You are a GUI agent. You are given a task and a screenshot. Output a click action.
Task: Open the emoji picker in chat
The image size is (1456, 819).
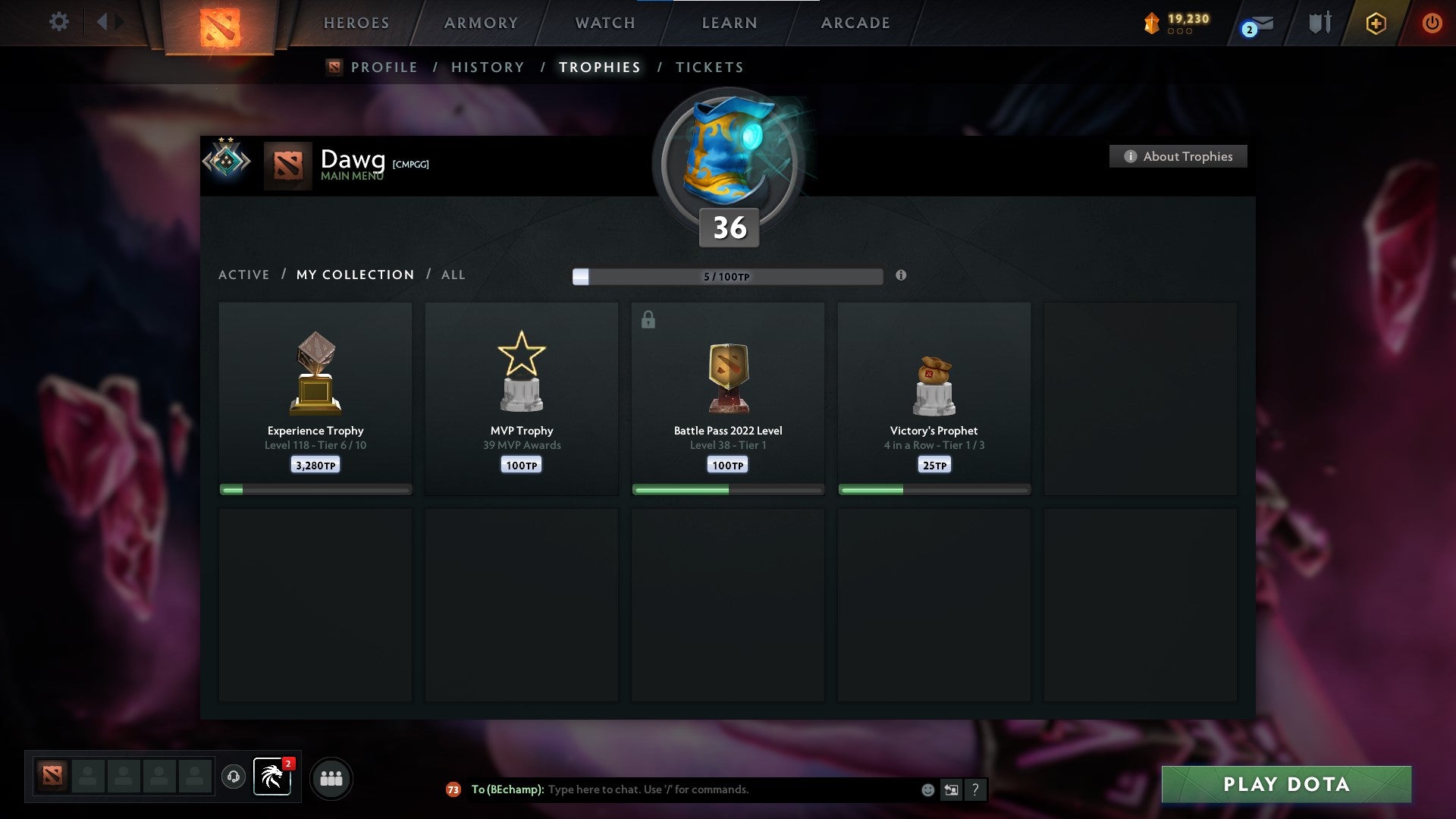tap(927, 789)
